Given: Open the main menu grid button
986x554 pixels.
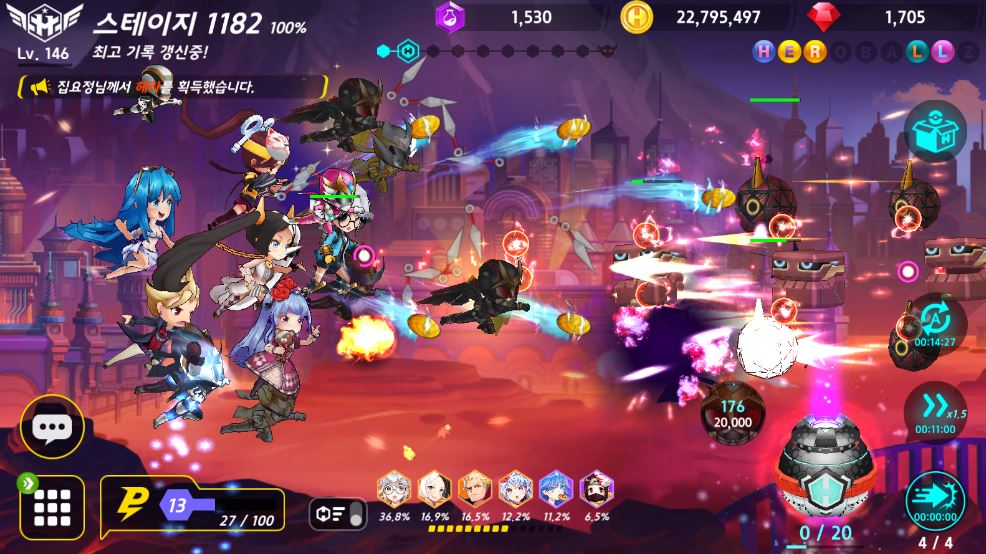Looking at the screenshot, I should coord(51,507).
